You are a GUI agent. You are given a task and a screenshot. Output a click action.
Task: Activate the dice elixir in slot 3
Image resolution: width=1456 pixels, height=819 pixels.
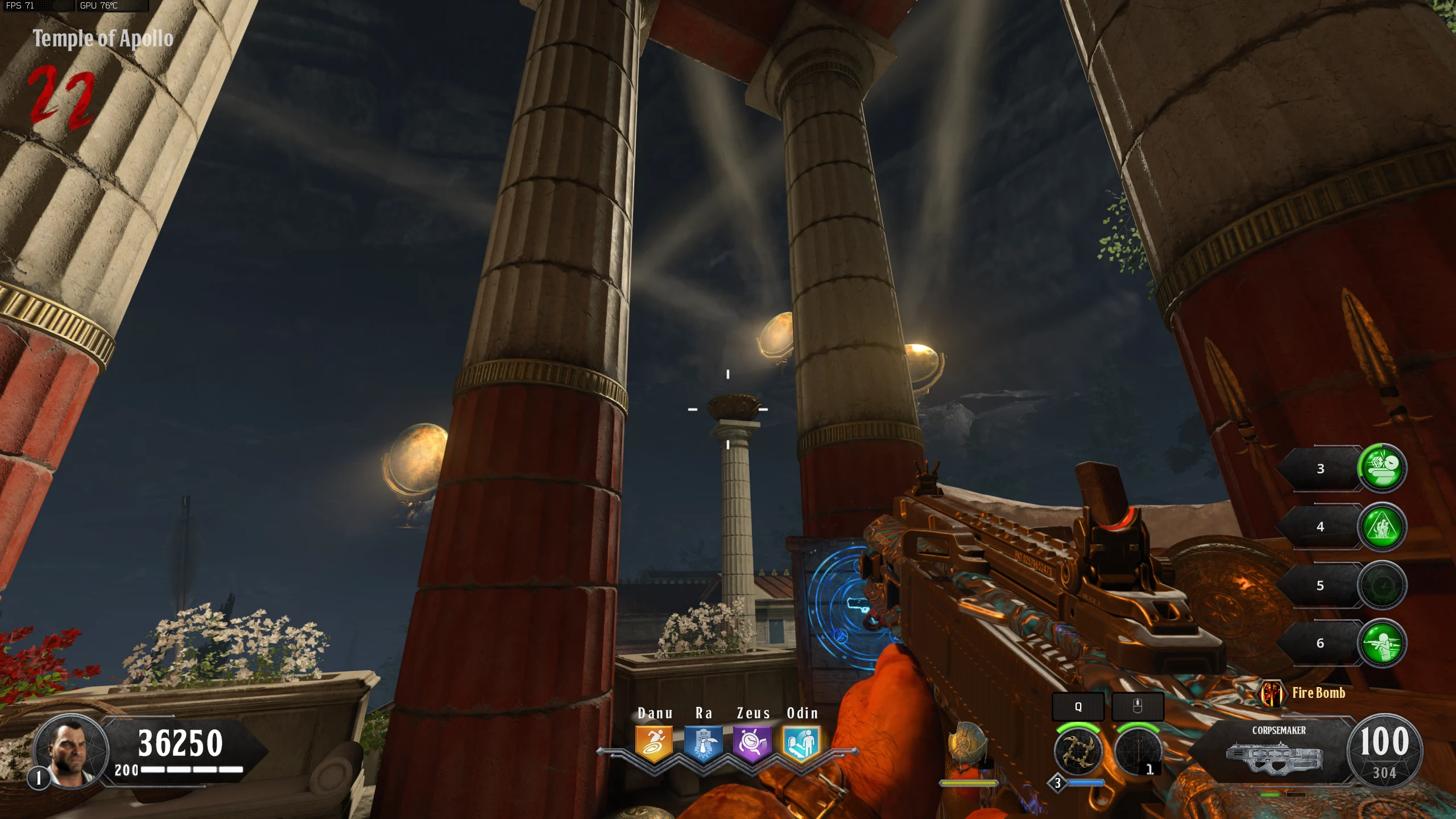[1382, 468]
